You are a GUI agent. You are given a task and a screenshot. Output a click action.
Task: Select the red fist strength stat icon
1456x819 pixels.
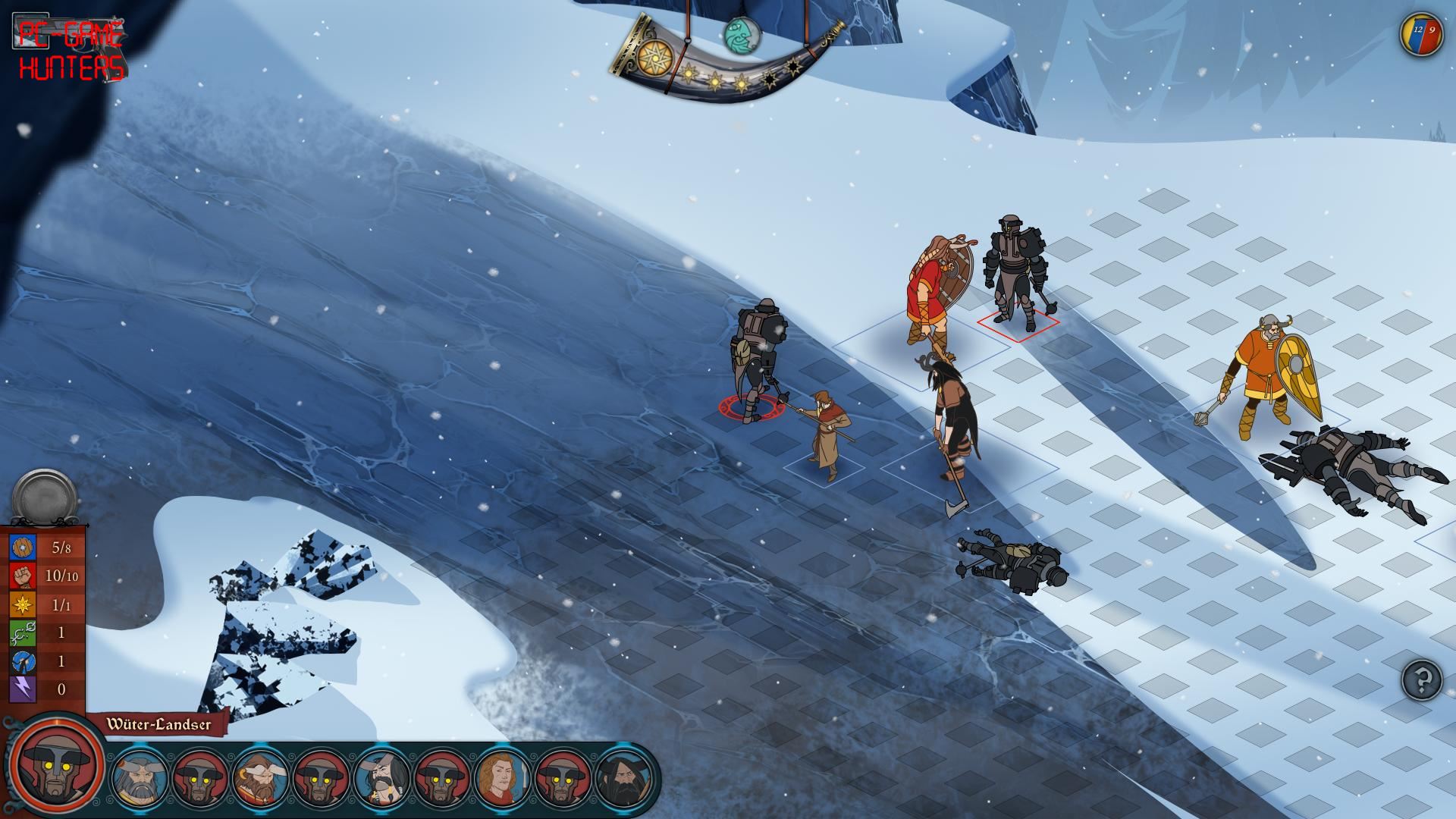pos(23,576)
